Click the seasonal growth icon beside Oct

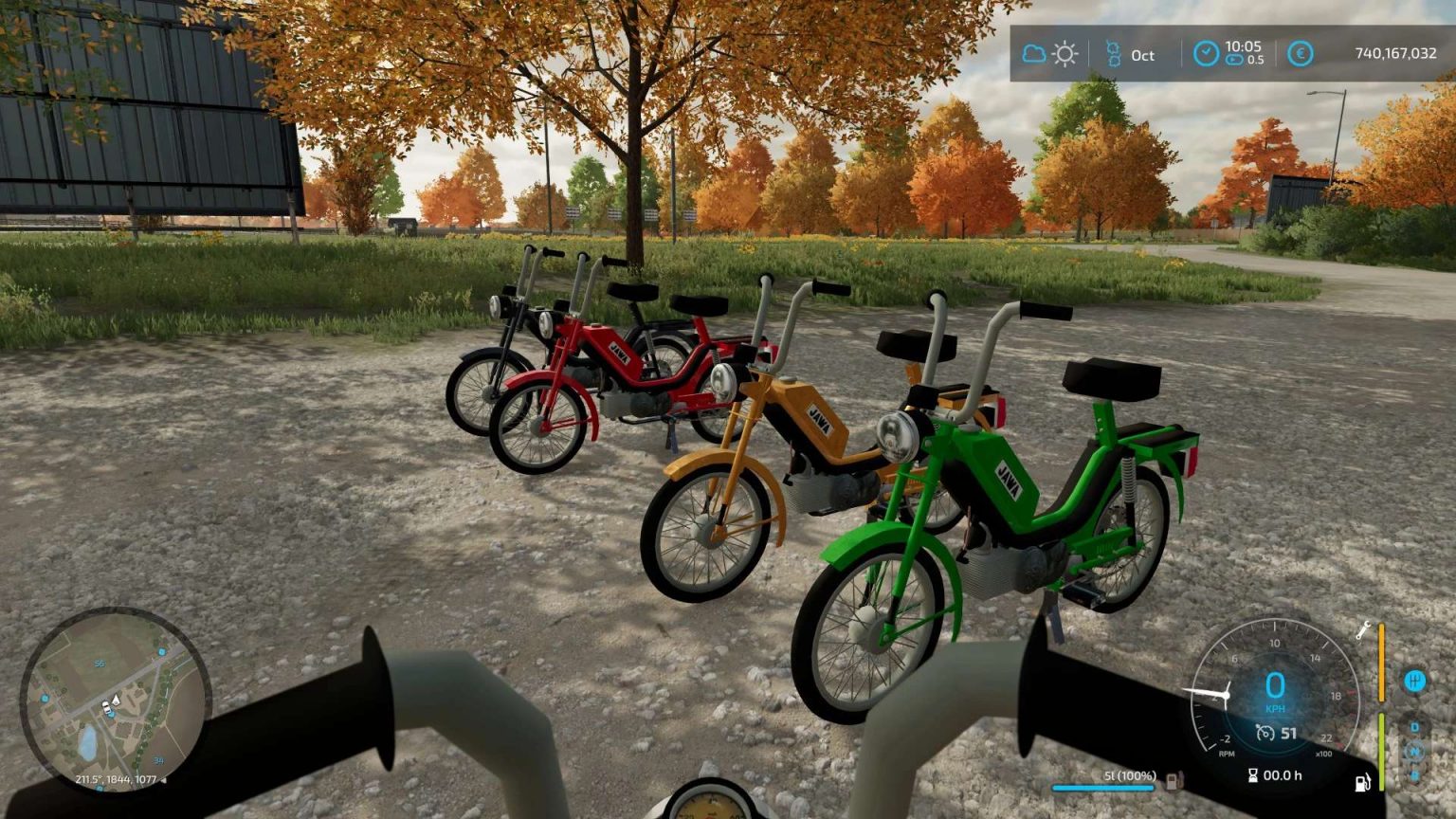tap(1114, 53)
